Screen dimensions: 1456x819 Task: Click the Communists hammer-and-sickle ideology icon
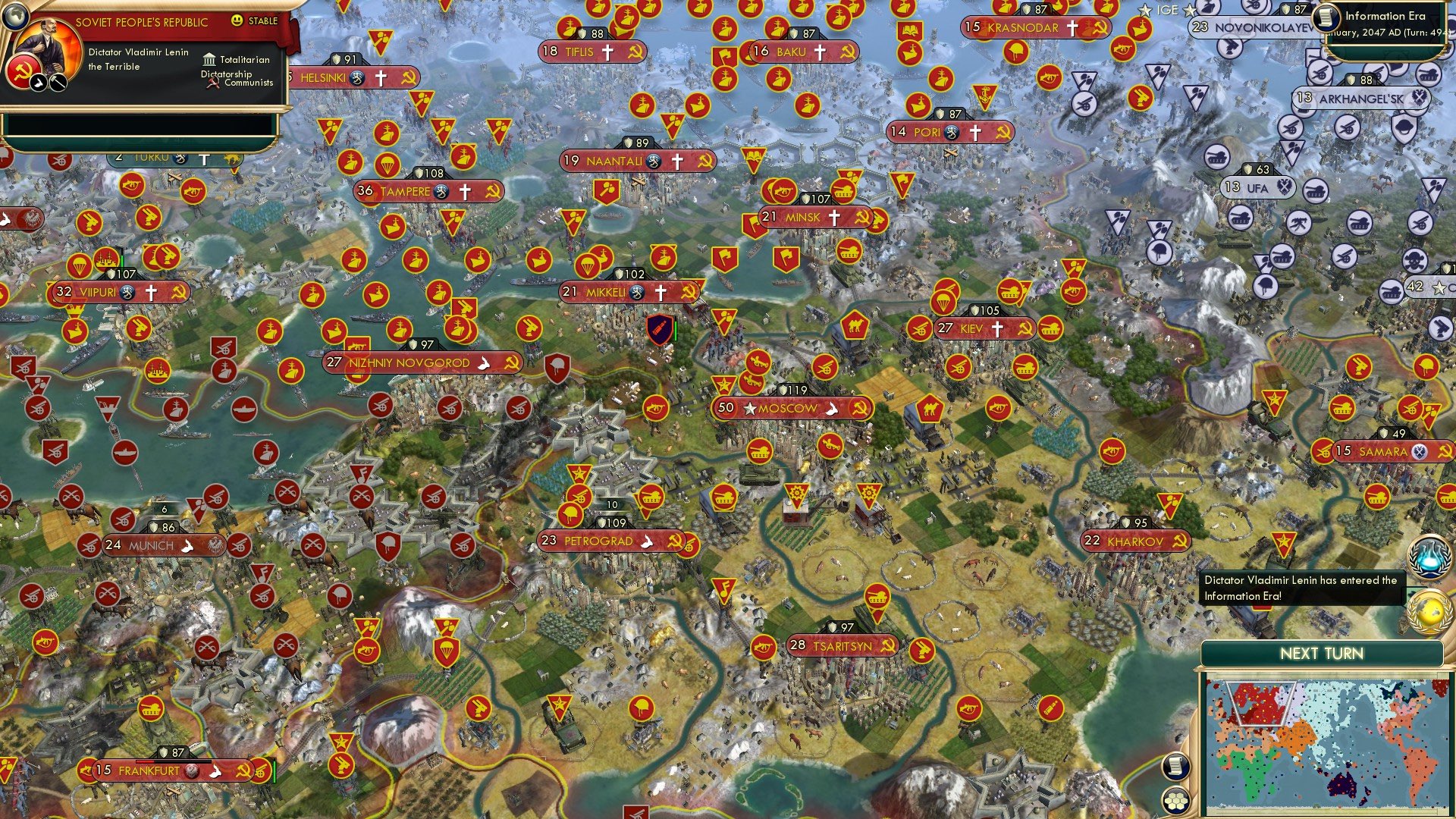(x=213, y=84)
